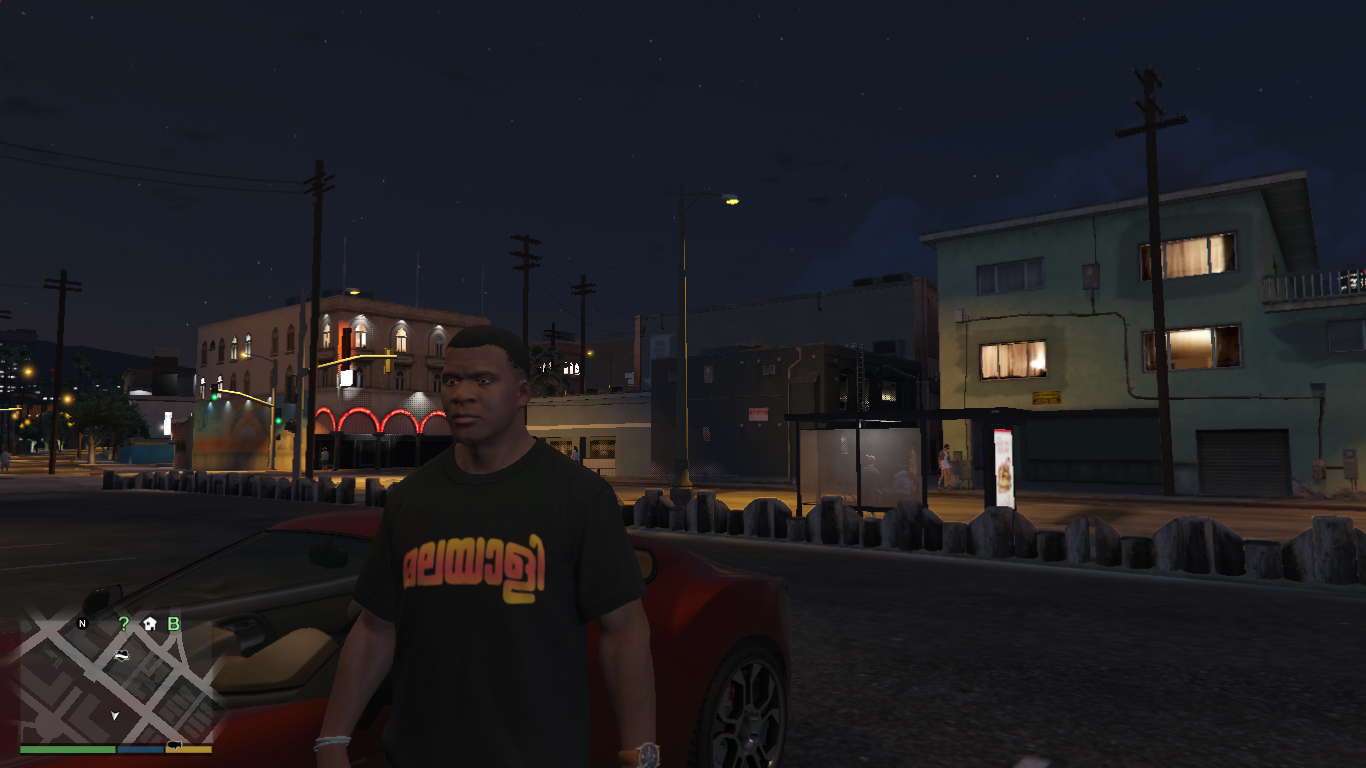The image size is (1366, 768).
Task: Click the player arrow on the minimap
Action: 115,715
